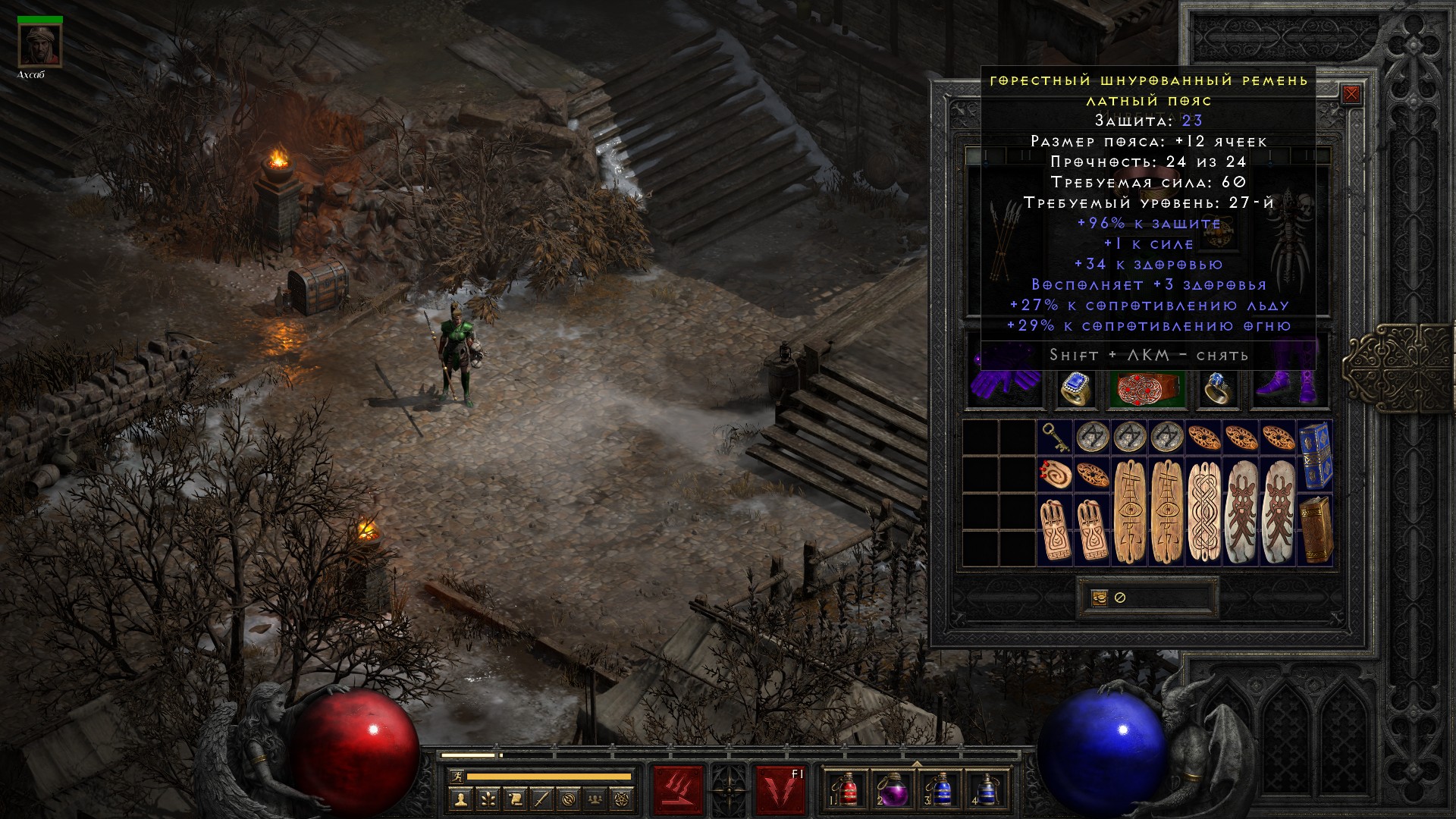Toggle the run/walk button
This screenshot has height=819, width=1456.
(457, 777)
